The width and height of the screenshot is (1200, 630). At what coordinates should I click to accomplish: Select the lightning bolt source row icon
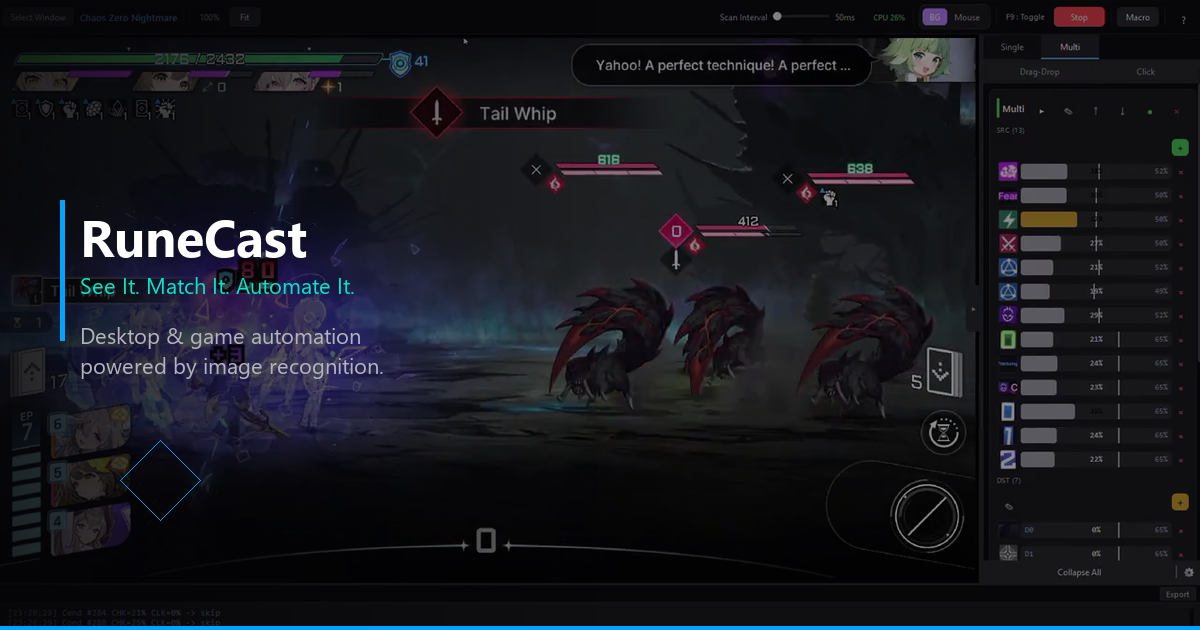click(x=1008, y=220)
